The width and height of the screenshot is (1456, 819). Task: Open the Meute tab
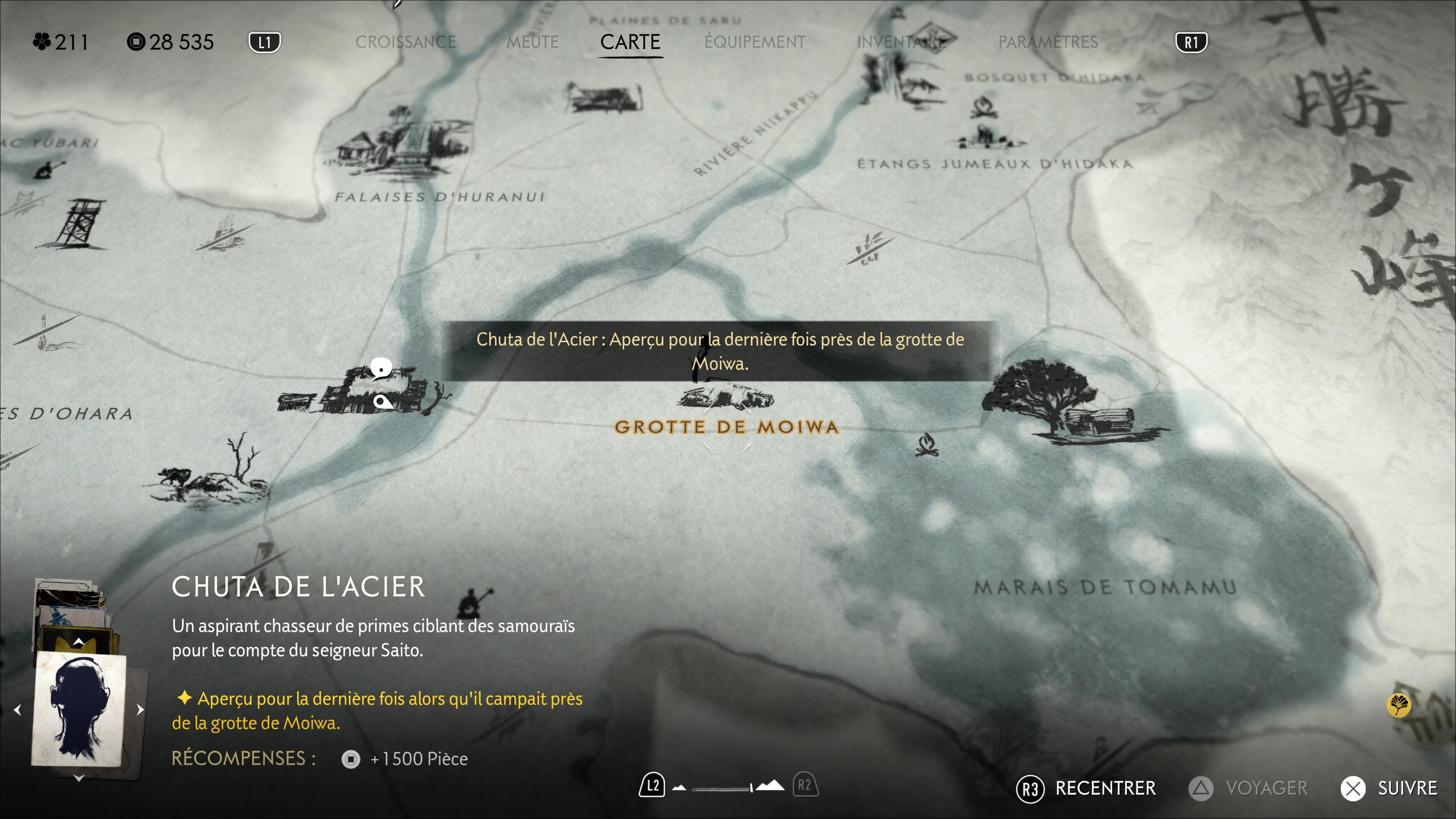click(532, 42)
